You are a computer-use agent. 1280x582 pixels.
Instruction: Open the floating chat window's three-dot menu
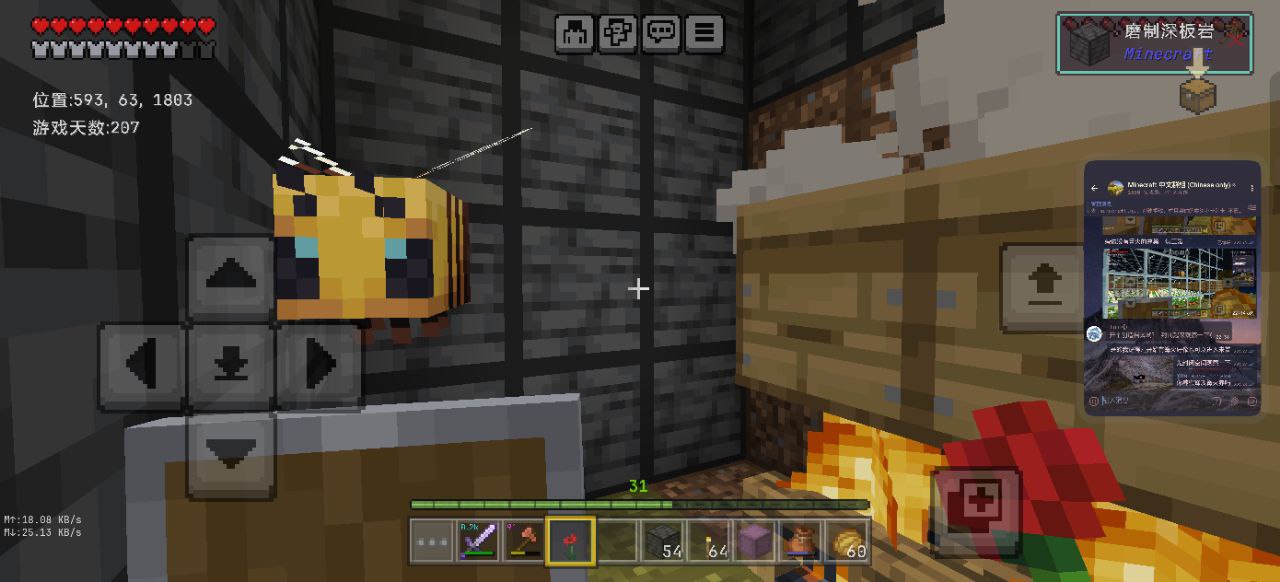(x=1252, y=188)
